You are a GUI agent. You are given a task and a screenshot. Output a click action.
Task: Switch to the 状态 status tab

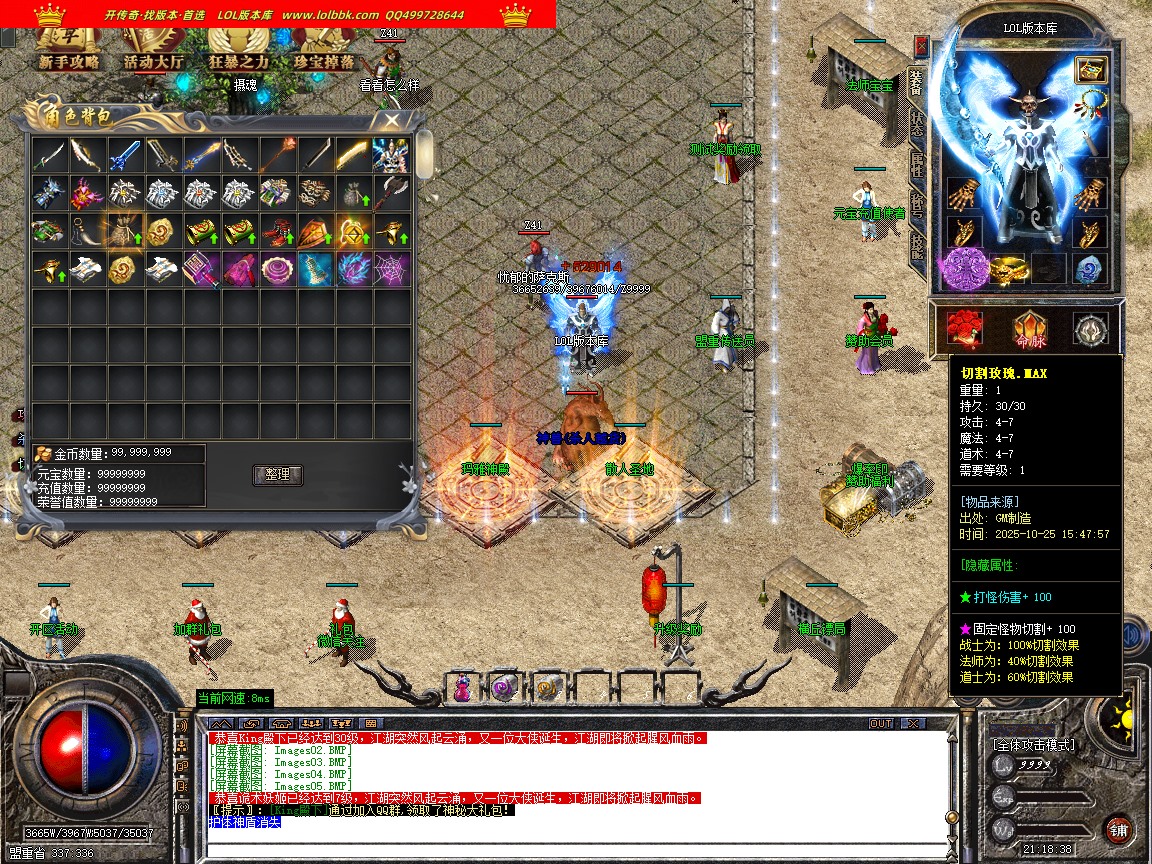point(916,124)
